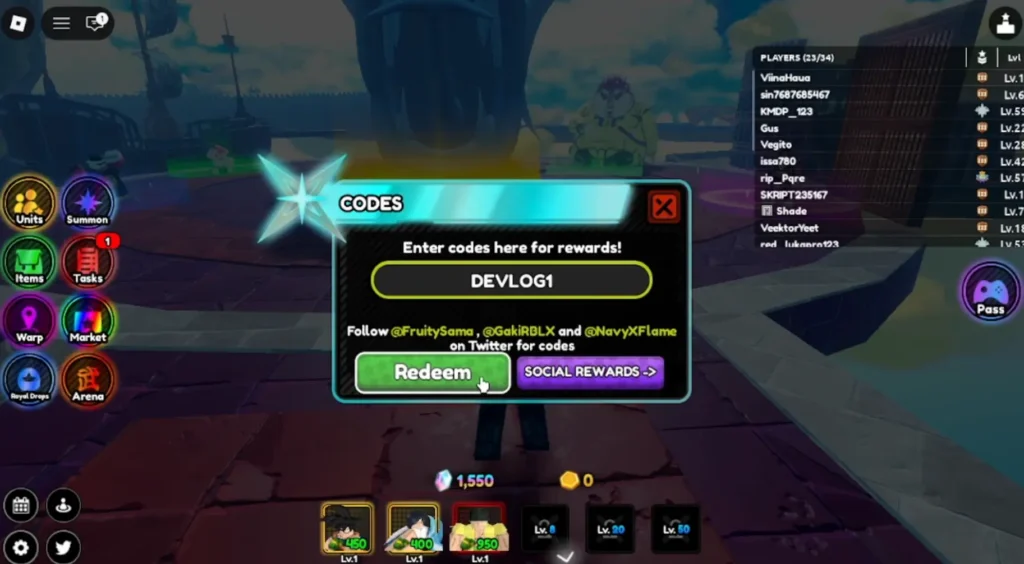
Task: Redeem the entered DEVLOG1 code
Action: [x=432, y=373]
